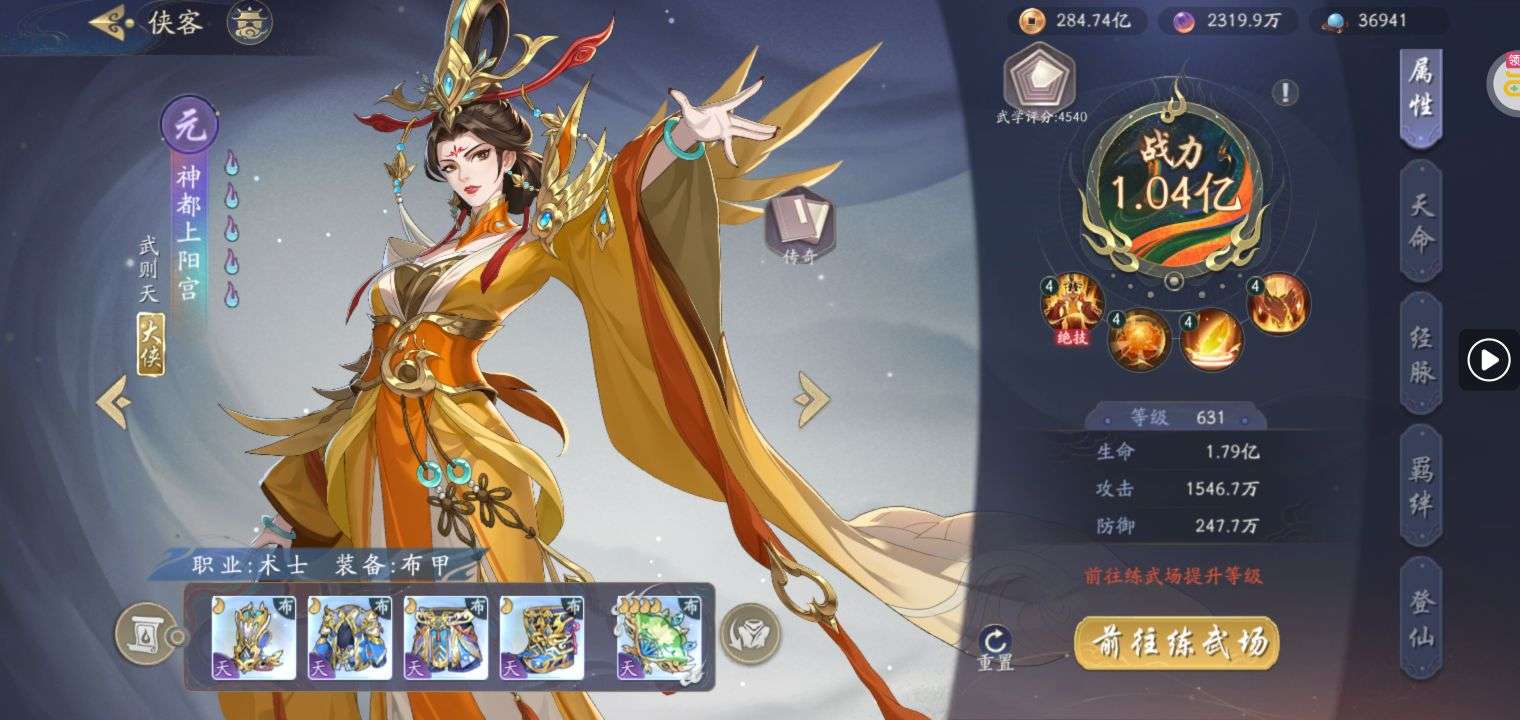The image size is (1520, 720).
Task: Switch to the 属性 tab
Action: [1421, 88]
